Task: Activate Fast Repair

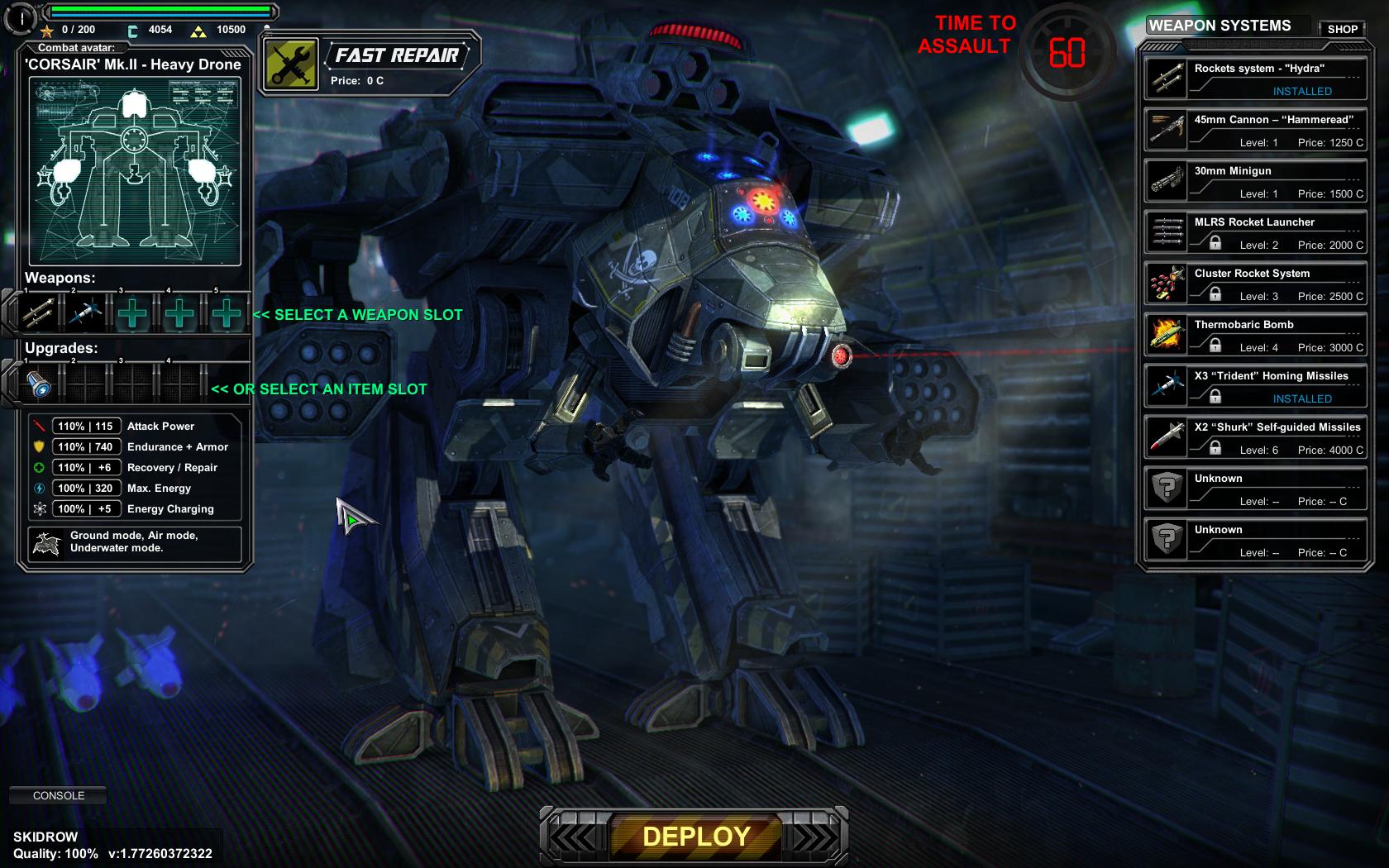Action: pyautogui.click(x=290, y=64)
